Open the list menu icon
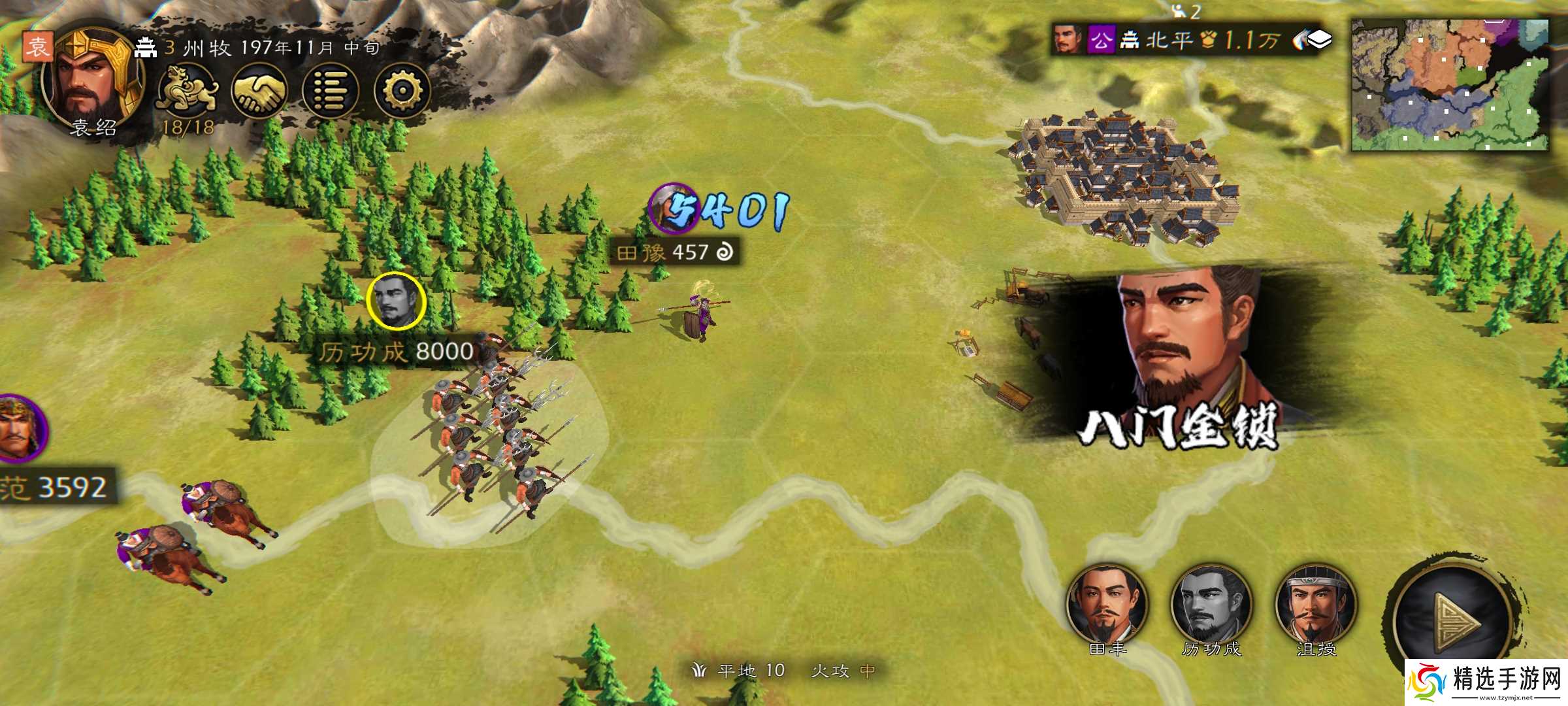The height and width of the screenshot is (706, 1568). [331, 92]
